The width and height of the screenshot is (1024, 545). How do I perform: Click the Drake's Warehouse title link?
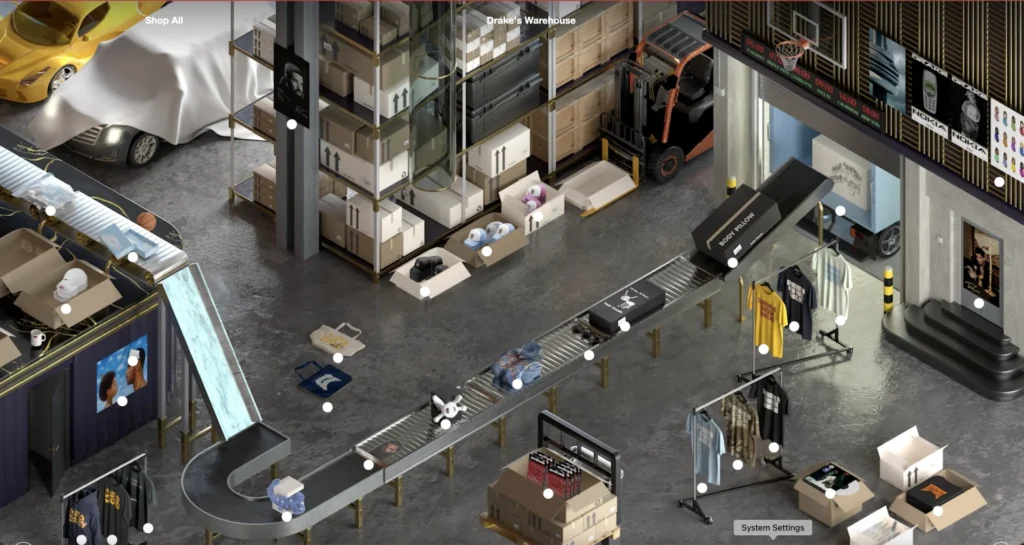coord(531,20)
